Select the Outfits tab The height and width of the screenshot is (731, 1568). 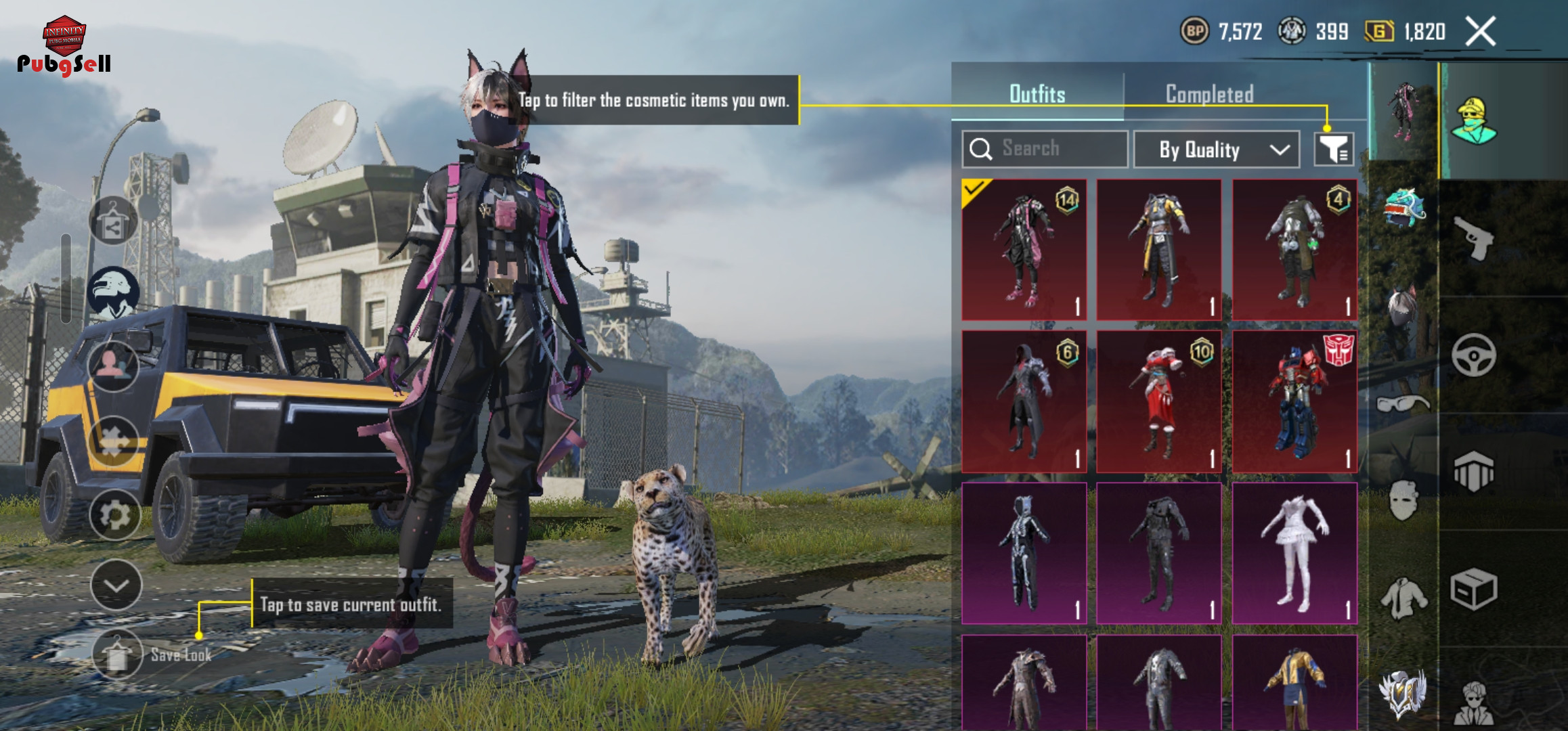(1037, 94)
